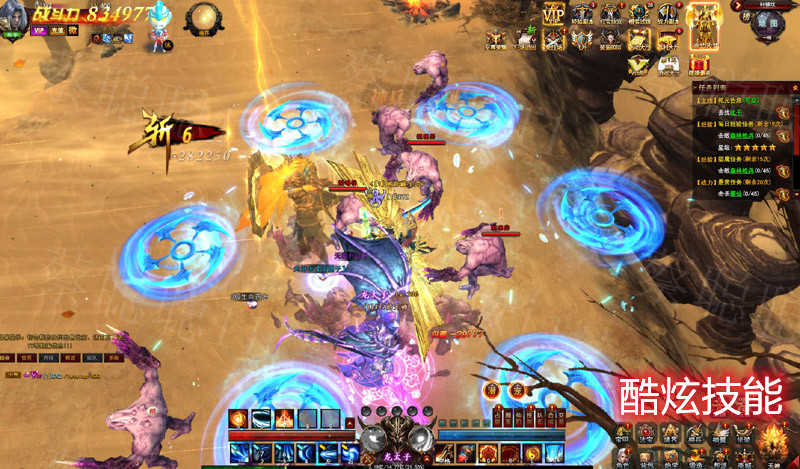Open the VIP privileges icon in top bar
This screenshot has height=469, width=800.
553,15
